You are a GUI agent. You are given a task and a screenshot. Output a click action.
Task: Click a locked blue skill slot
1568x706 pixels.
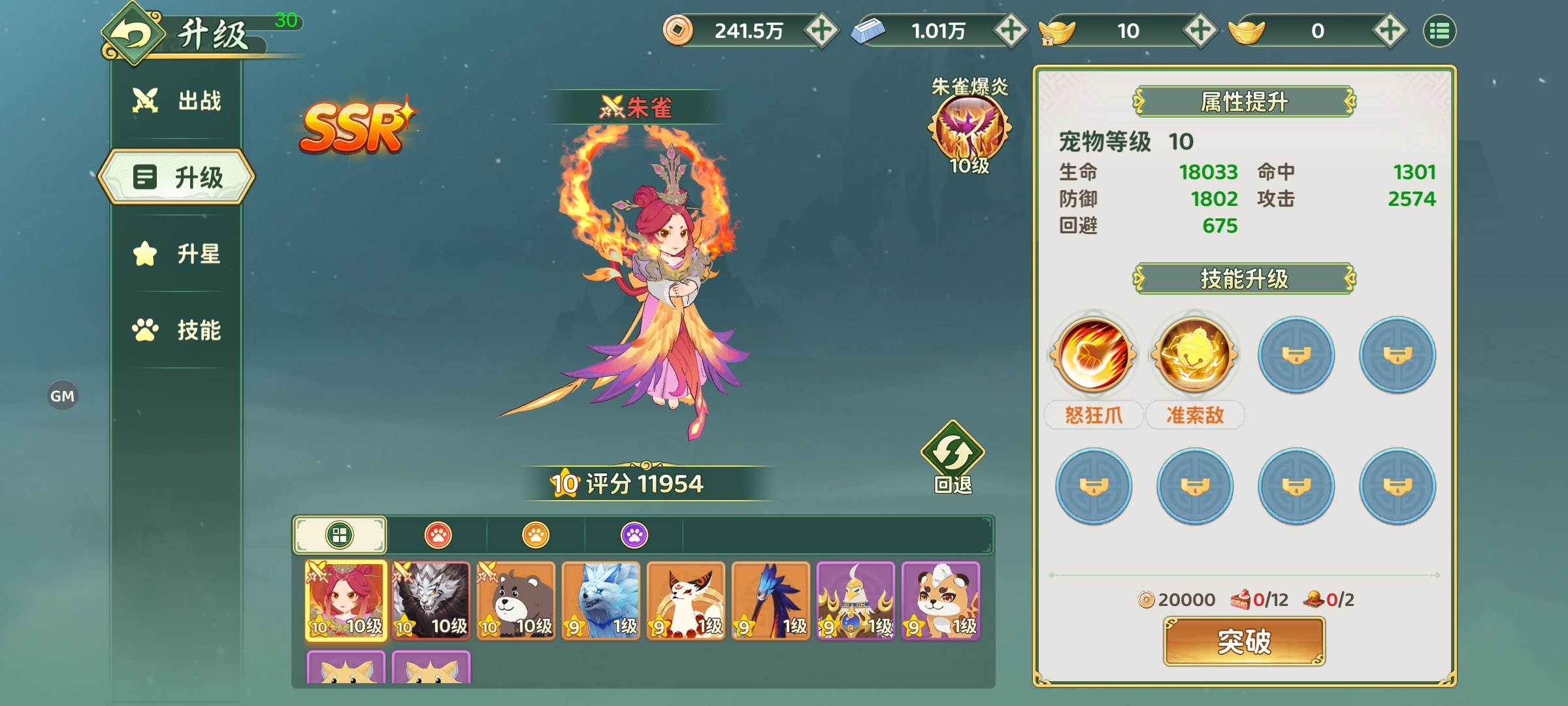coord(1296,353)
